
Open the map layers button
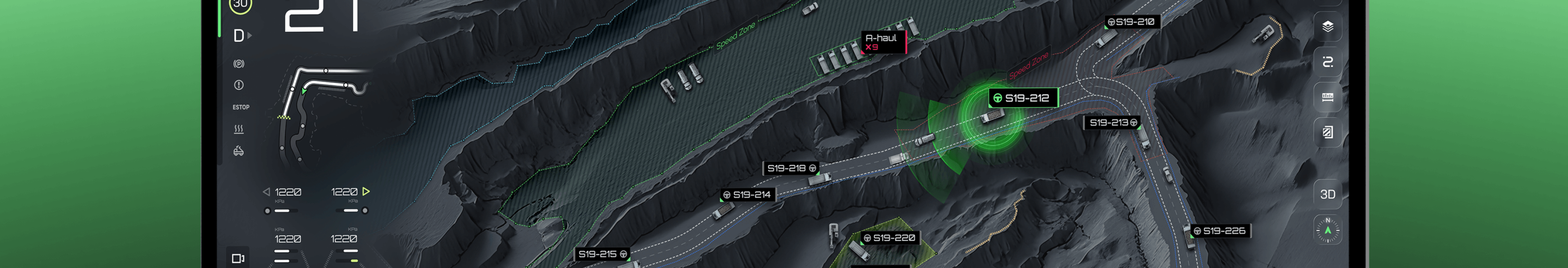pos(1327,26)
